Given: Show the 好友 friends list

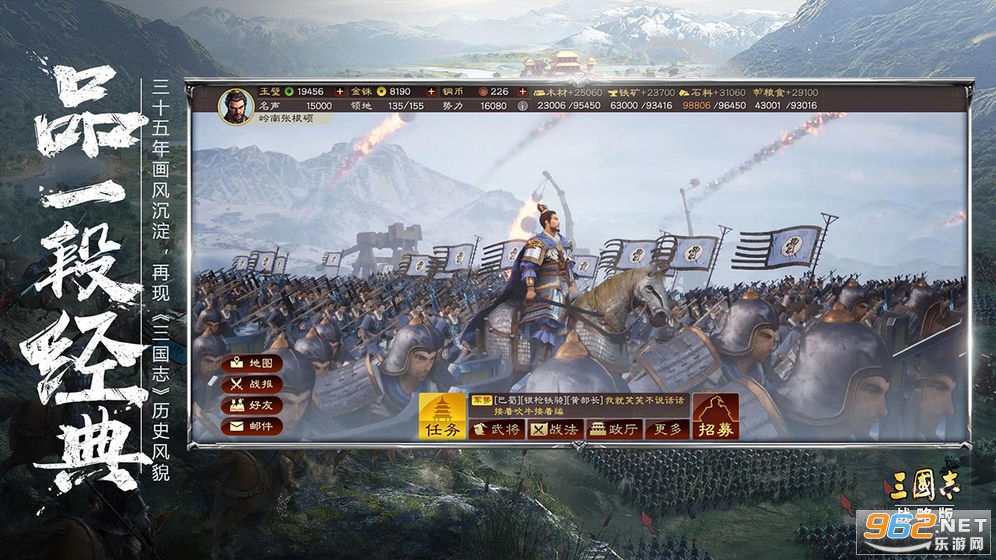Looking at the screenshot, I should point(252,405).
